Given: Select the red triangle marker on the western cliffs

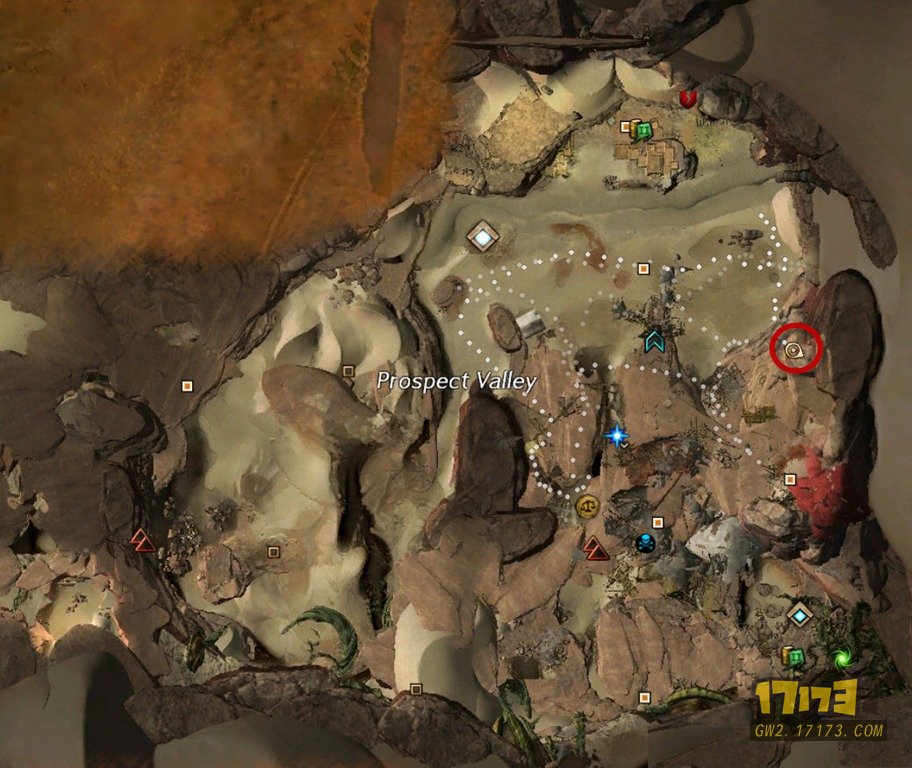Looking at the screenshot, I should click(143, 540).
